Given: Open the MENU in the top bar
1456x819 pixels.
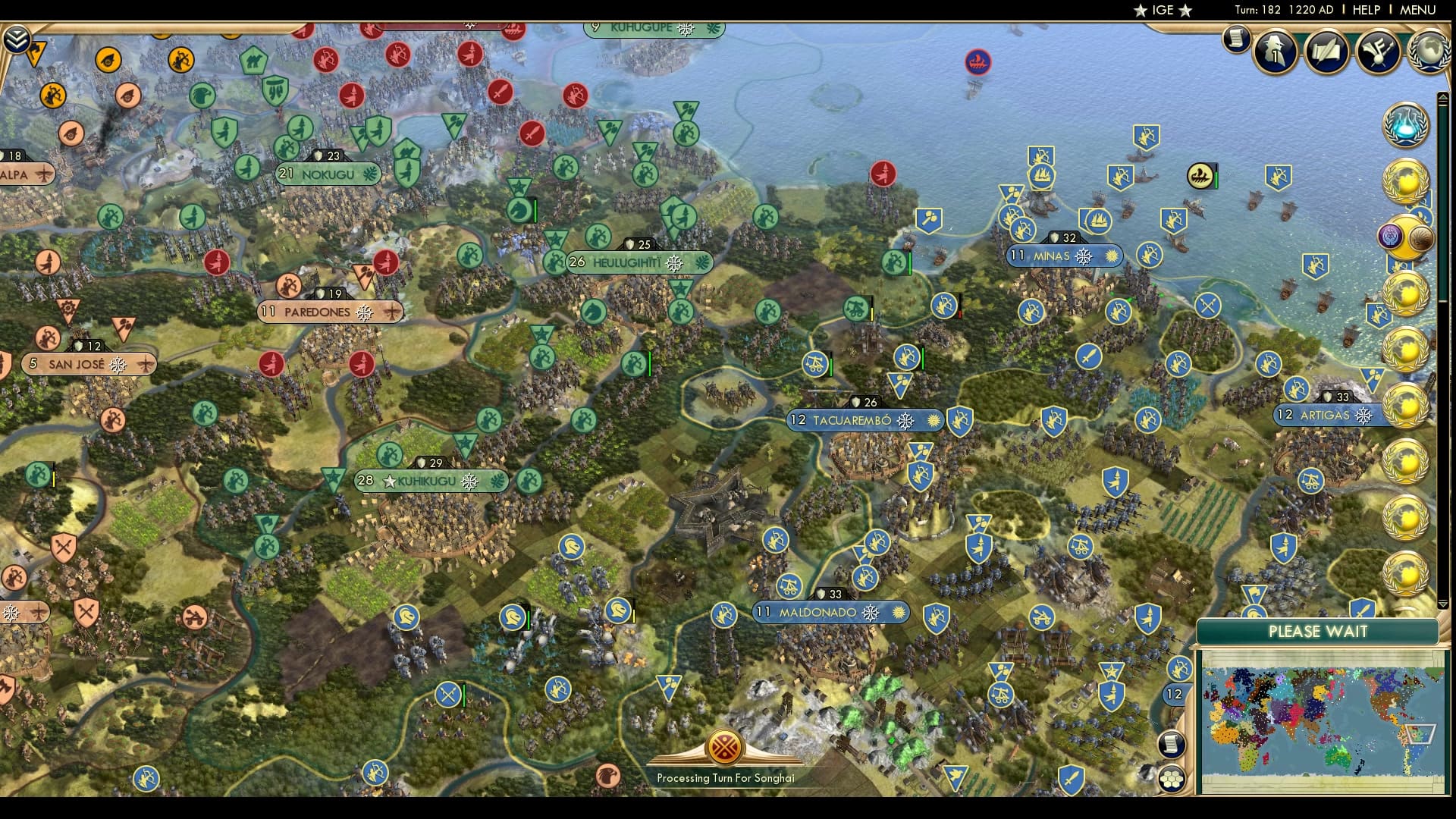Looking at the screenshot, I should [1417, 11].
